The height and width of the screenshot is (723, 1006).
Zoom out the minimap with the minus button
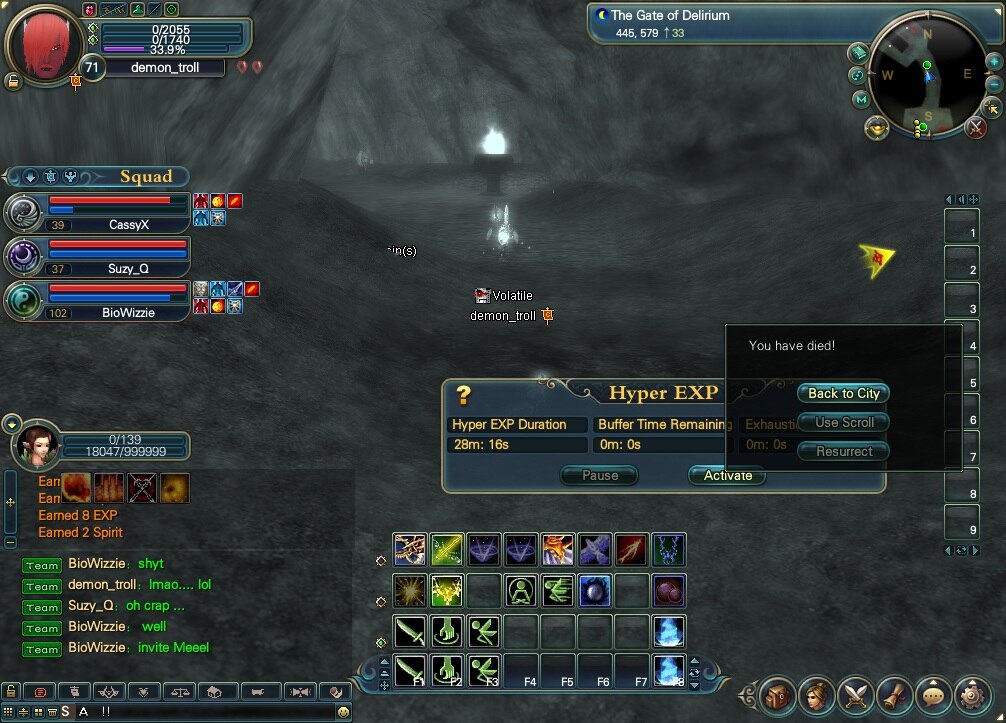pos(993,85)
